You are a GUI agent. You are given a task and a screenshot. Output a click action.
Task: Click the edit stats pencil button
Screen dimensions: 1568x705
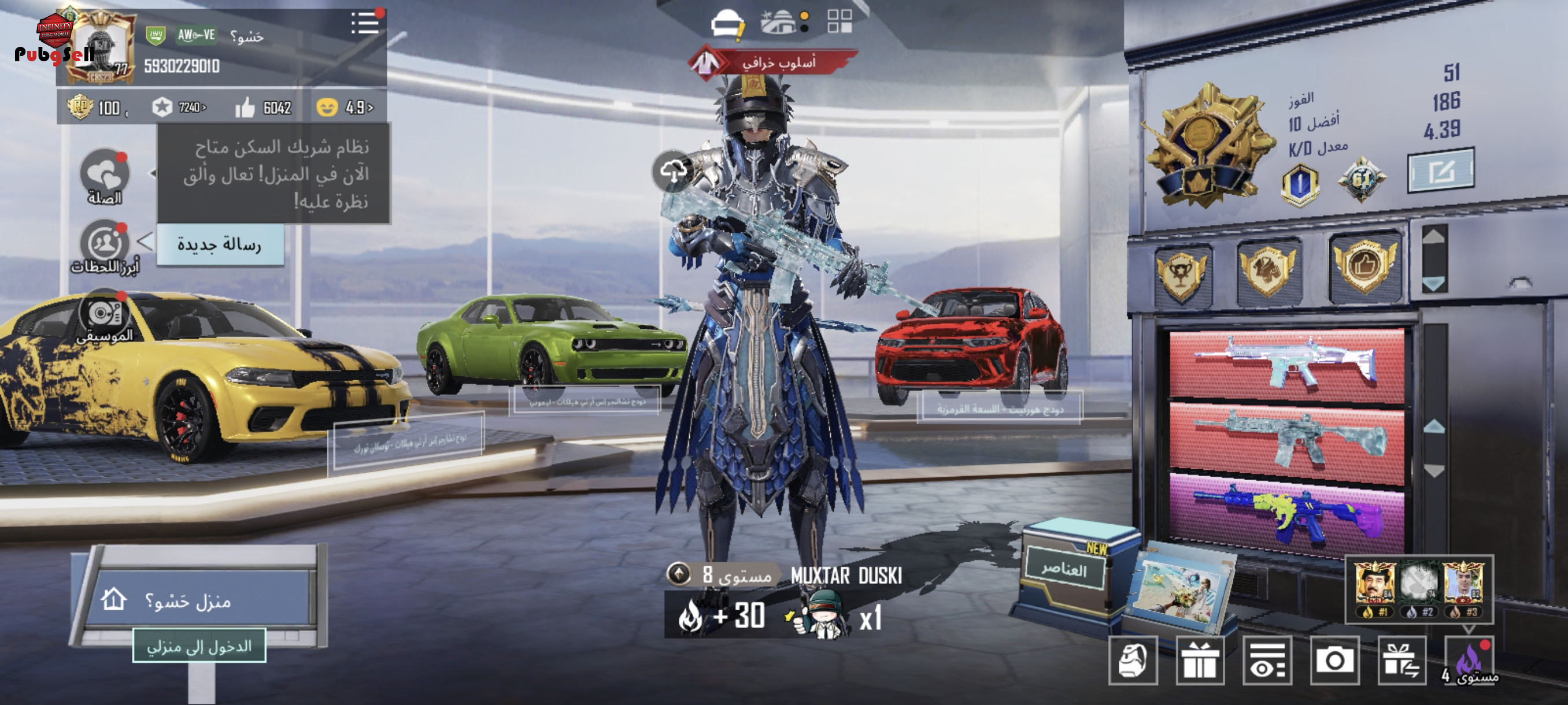[1441, 171]
